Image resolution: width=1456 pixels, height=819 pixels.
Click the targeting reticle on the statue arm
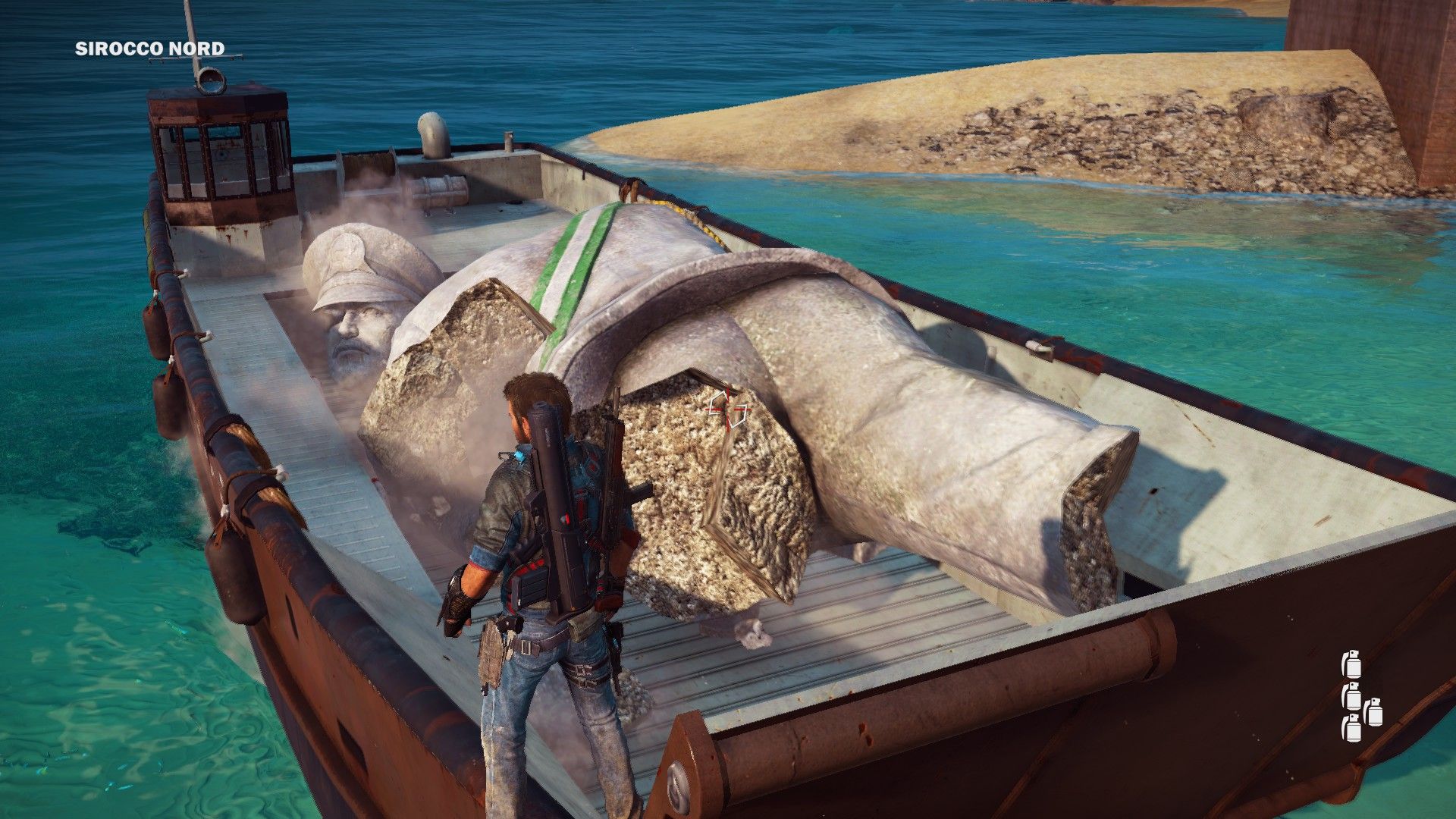coord(726,409)
